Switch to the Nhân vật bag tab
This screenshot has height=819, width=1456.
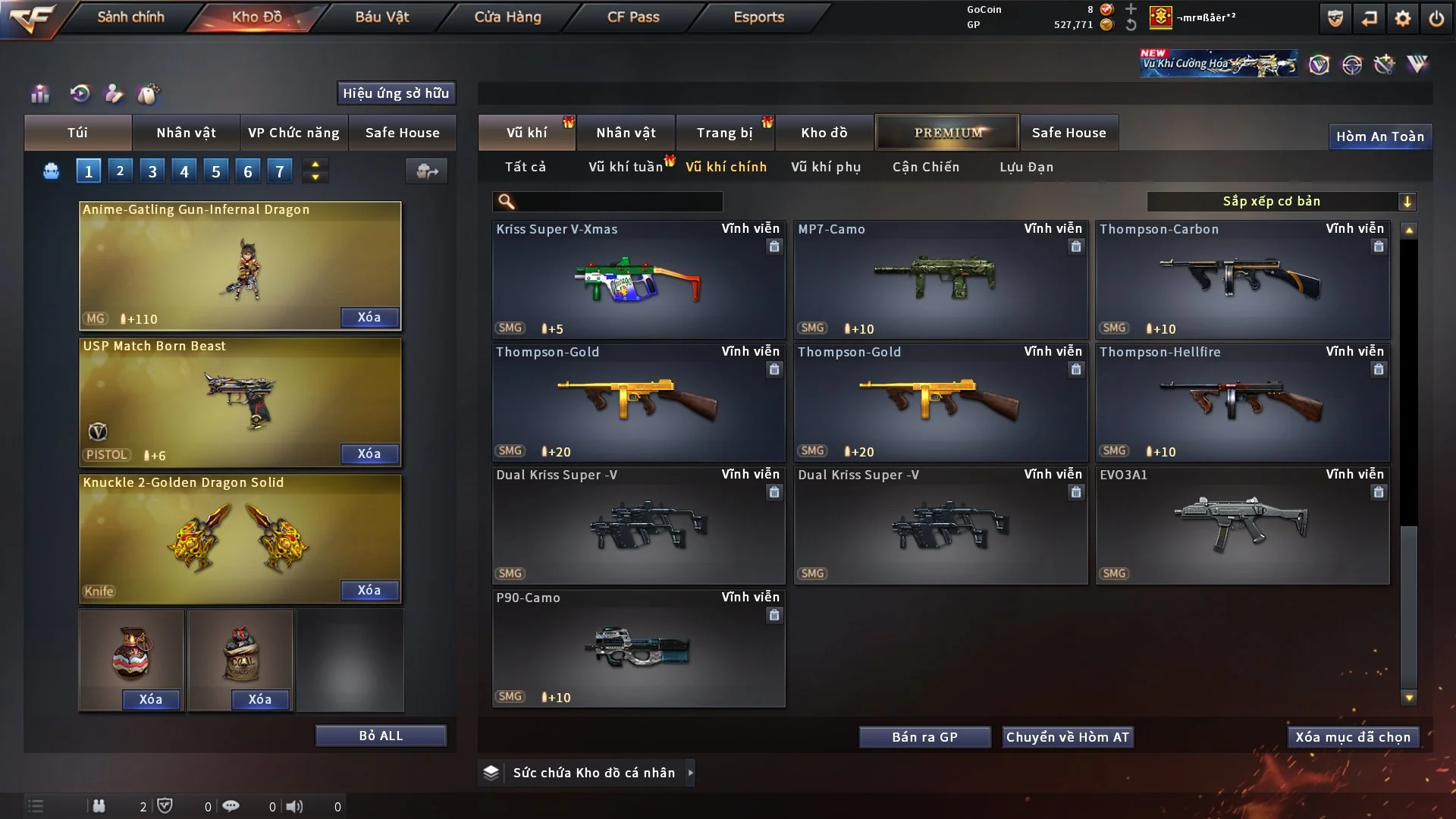(186, 133)
